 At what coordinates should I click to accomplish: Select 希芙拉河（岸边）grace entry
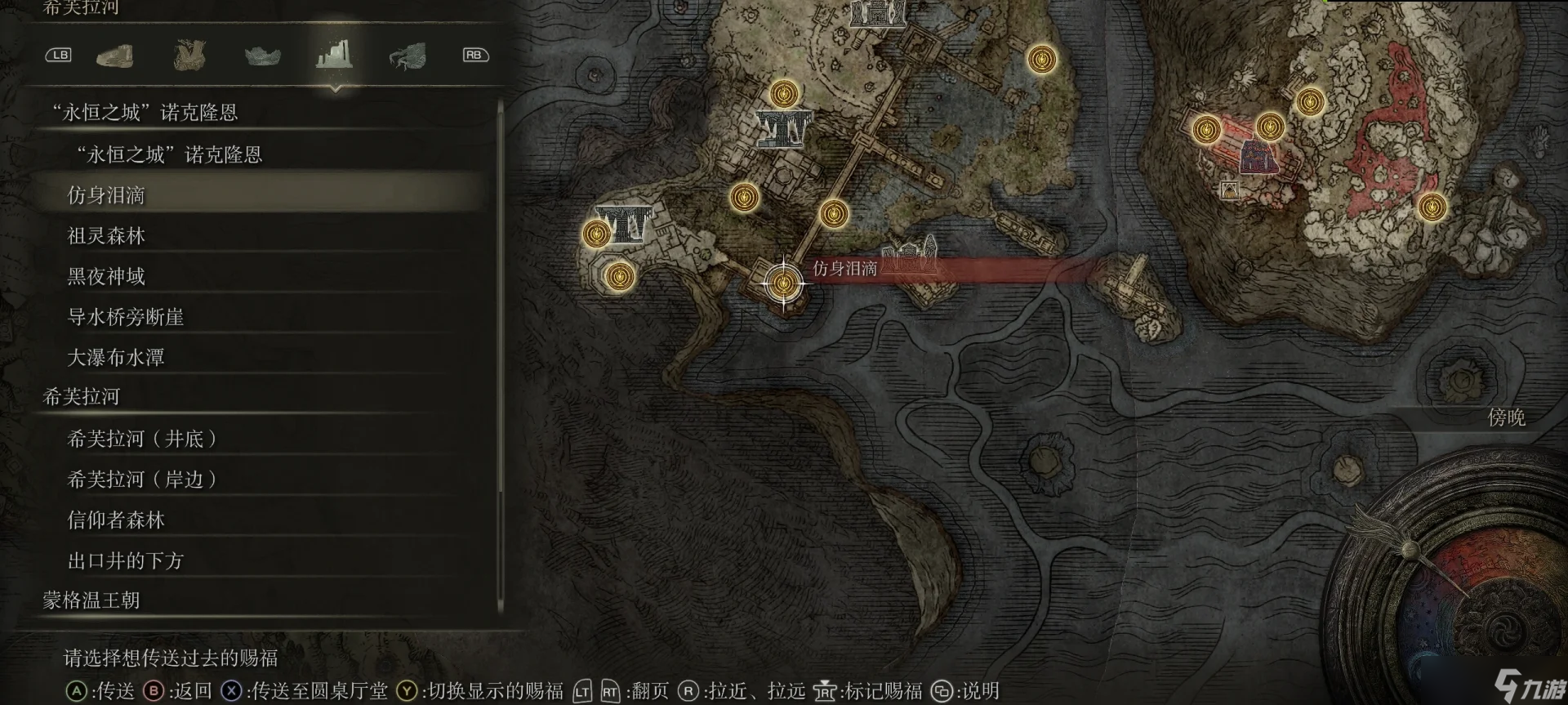click(x=142, y=480)
